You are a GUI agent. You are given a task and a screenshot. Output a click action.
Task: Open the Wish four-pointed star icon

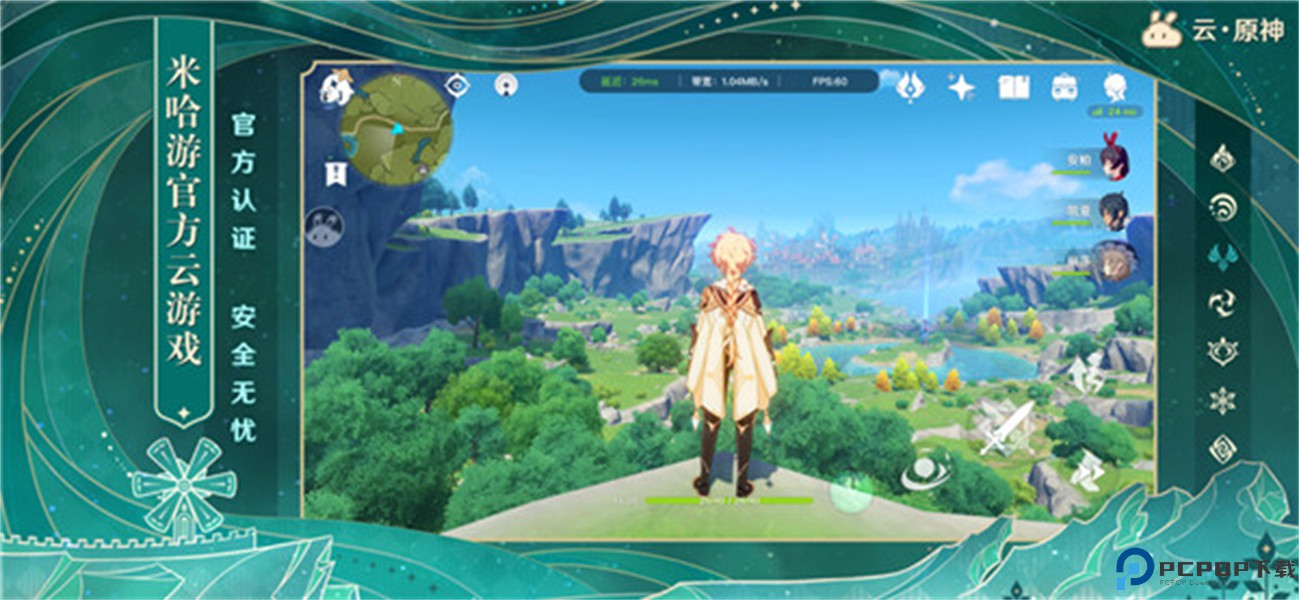click(961, 87)
